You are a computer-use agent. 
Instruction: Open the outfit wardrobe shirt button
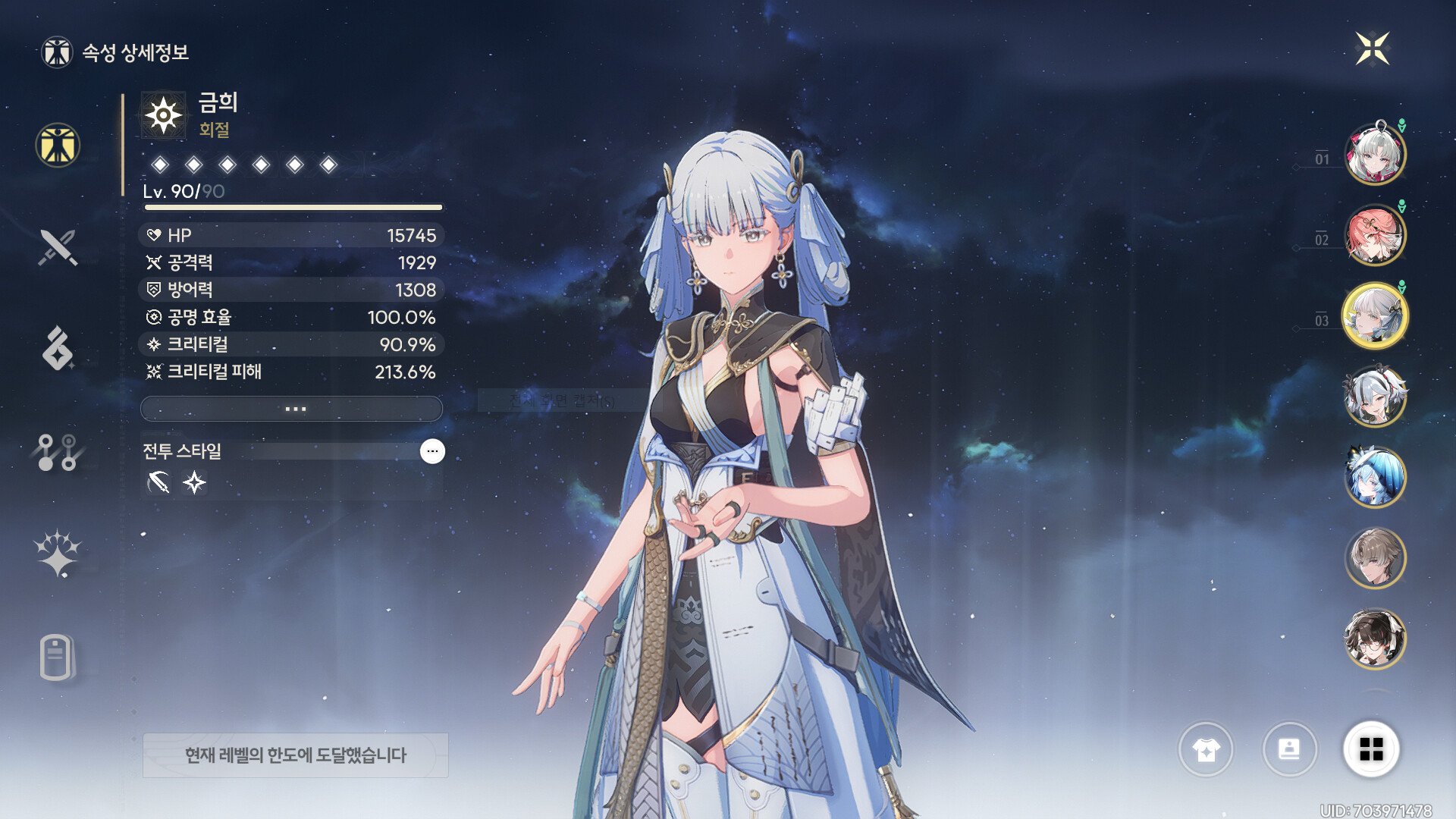tap(1206, 749)
